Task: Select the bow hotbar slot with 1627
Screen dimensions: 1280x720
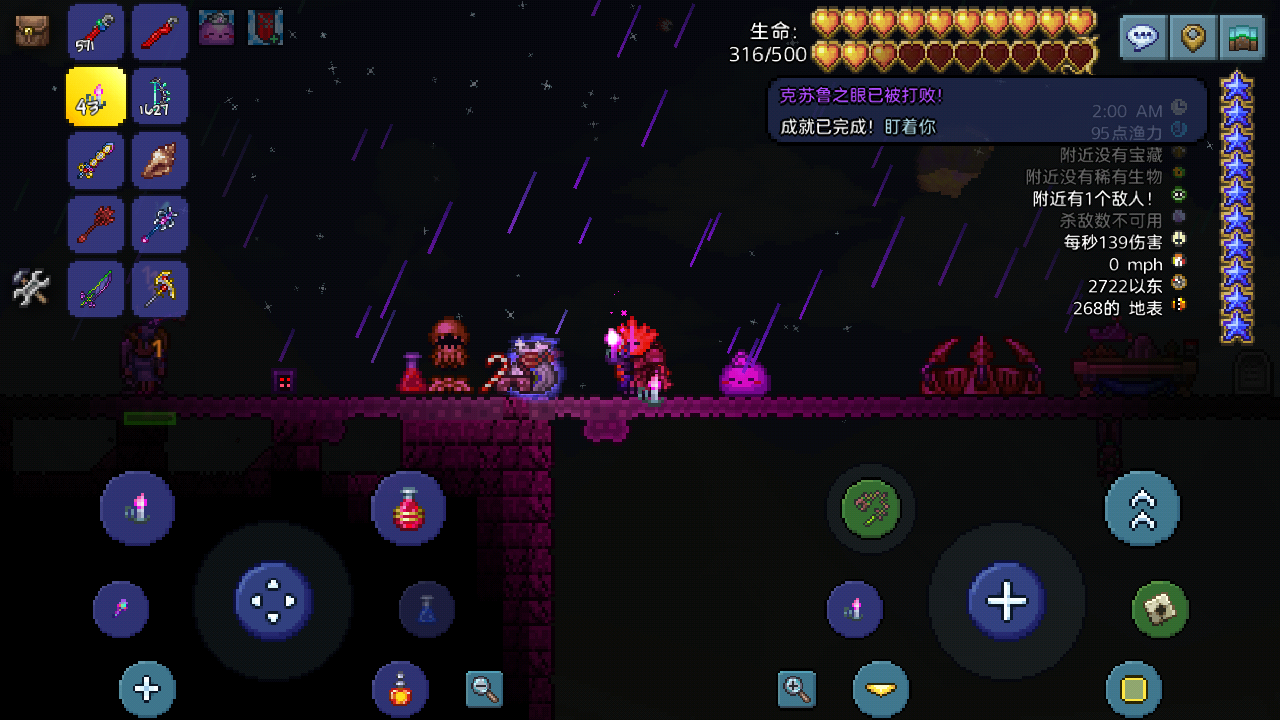Action: pyautogui.click(x=159, y=96)
